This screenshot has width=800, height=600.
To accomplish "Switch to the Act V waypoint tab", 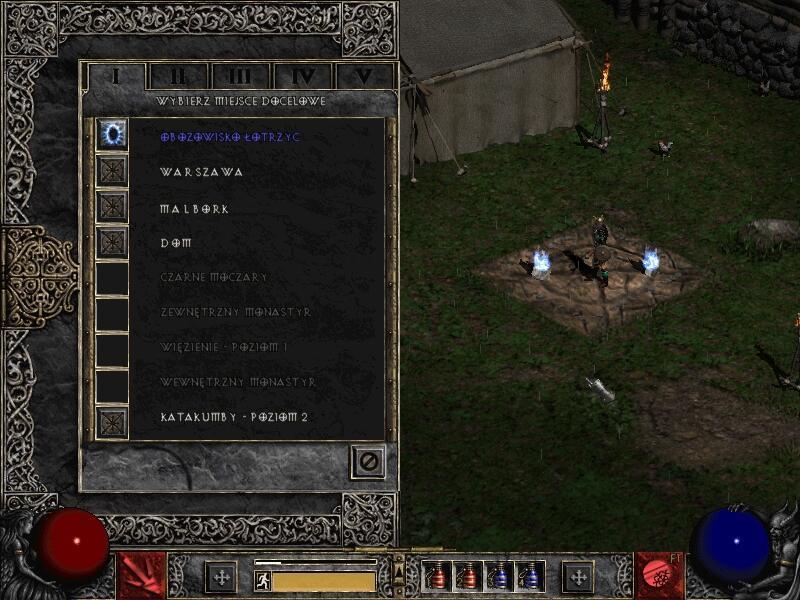I will point(363,76).
